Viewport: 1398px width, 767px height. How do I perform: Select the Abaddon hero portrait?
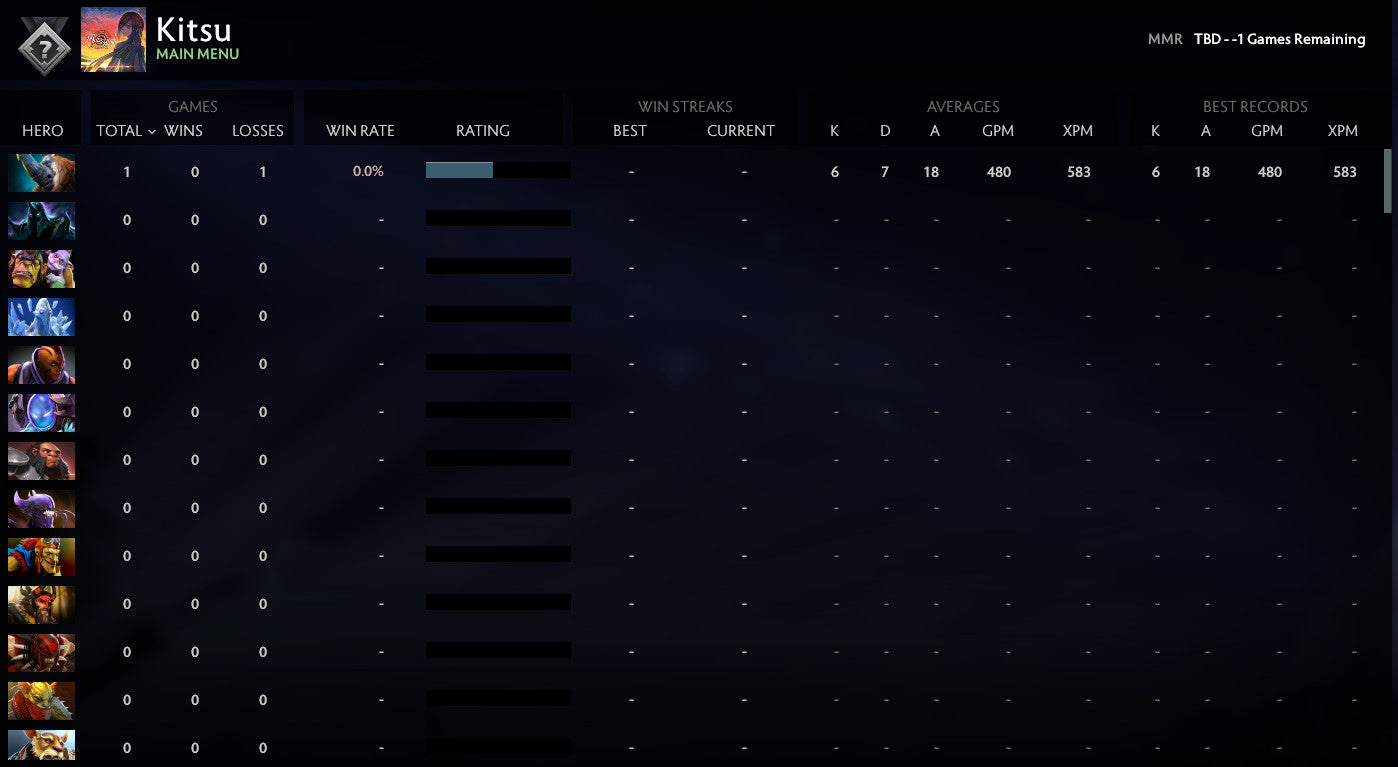41,220
